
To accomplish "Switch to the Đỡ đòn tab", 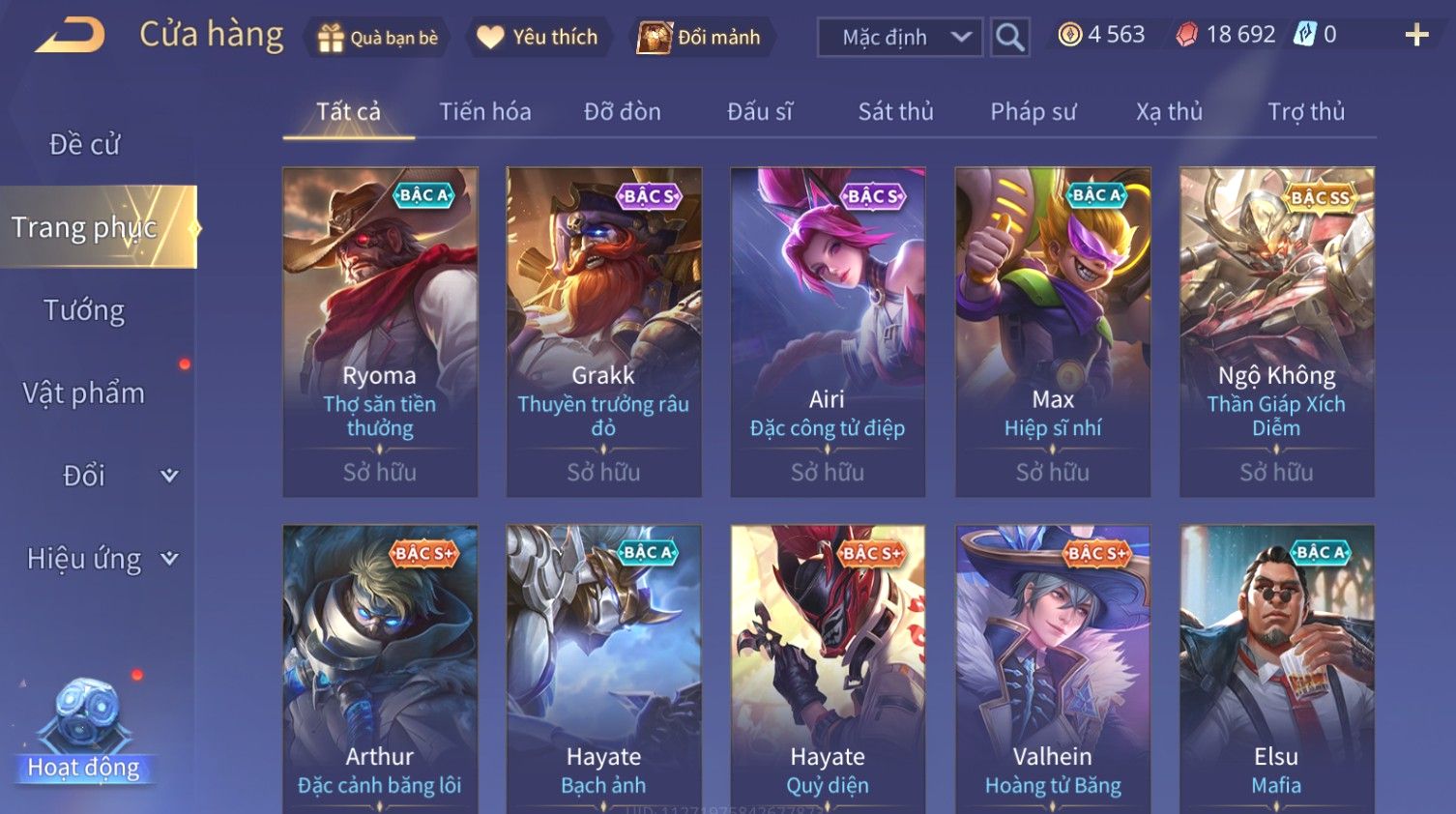I will click(x=623, y=112).
